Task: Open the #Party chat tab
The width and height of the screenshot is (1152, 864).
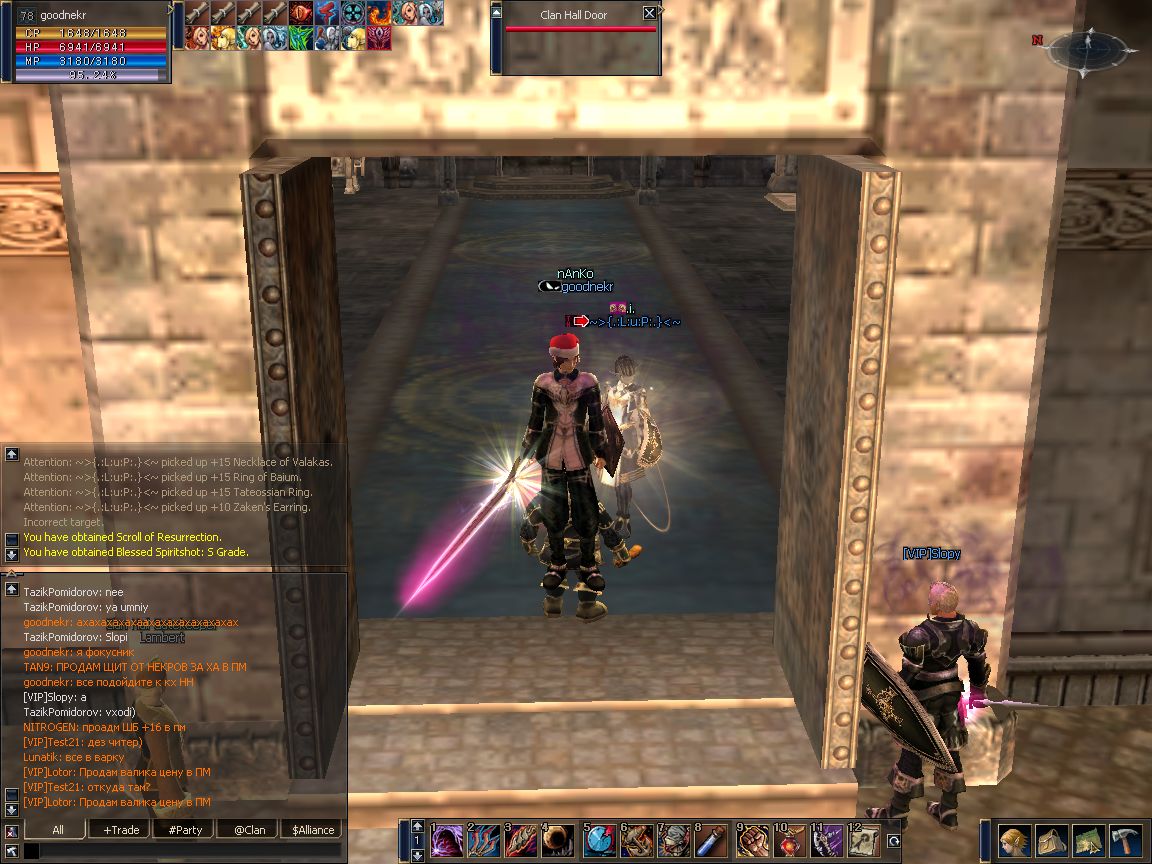Action: (185, 829)
